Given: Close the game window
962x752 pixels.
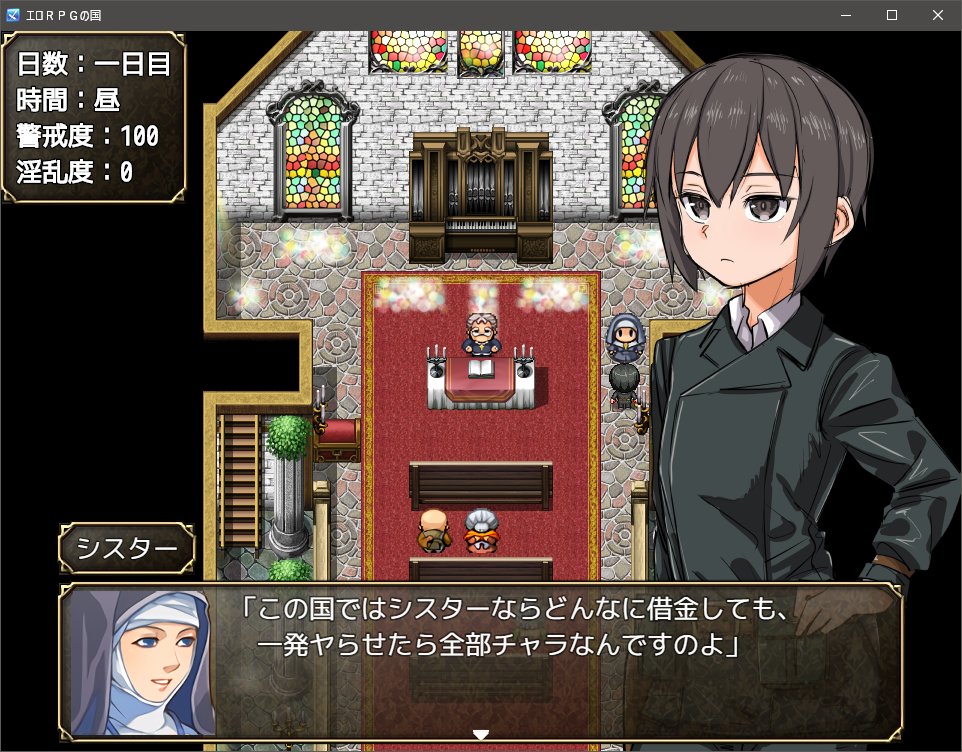Looking at the screenshot, I should click(938, 16).
